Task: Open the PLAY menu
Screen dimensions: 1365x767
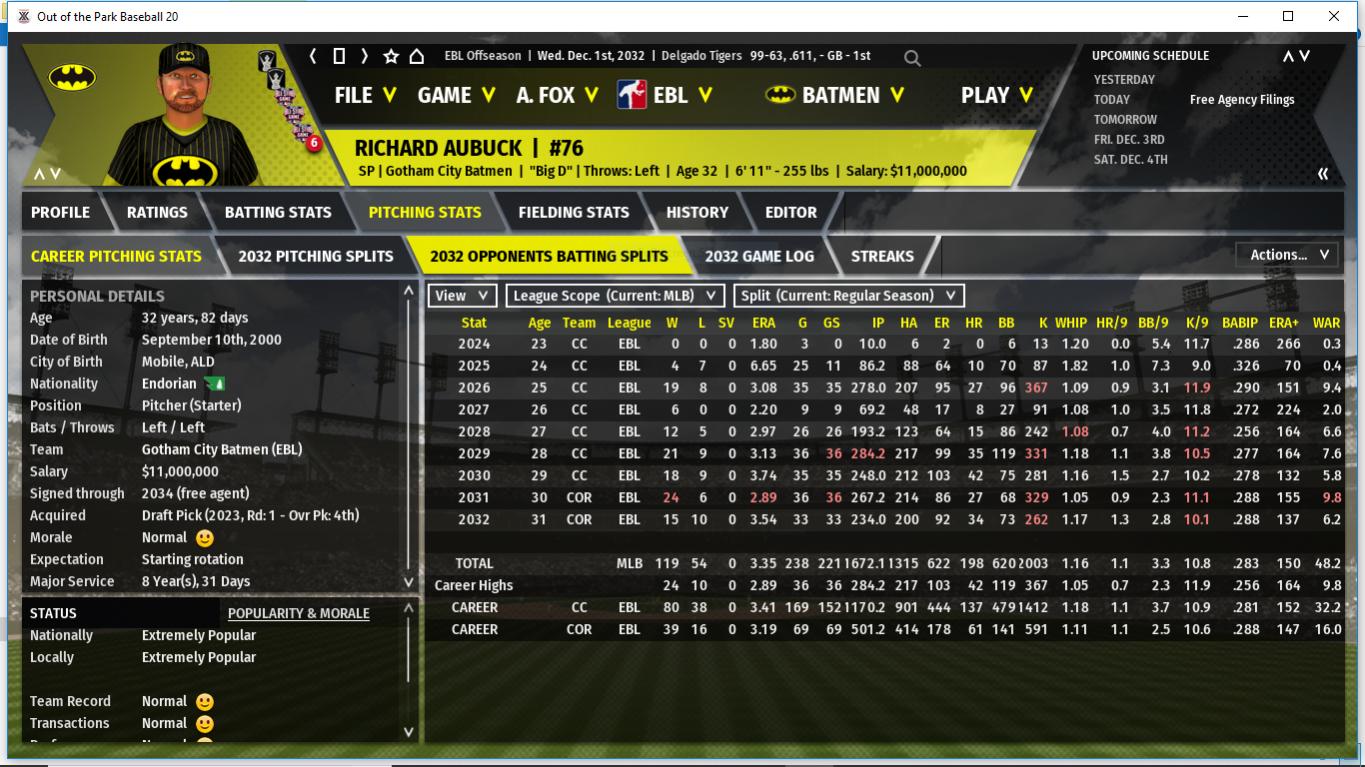Action: 997,95
